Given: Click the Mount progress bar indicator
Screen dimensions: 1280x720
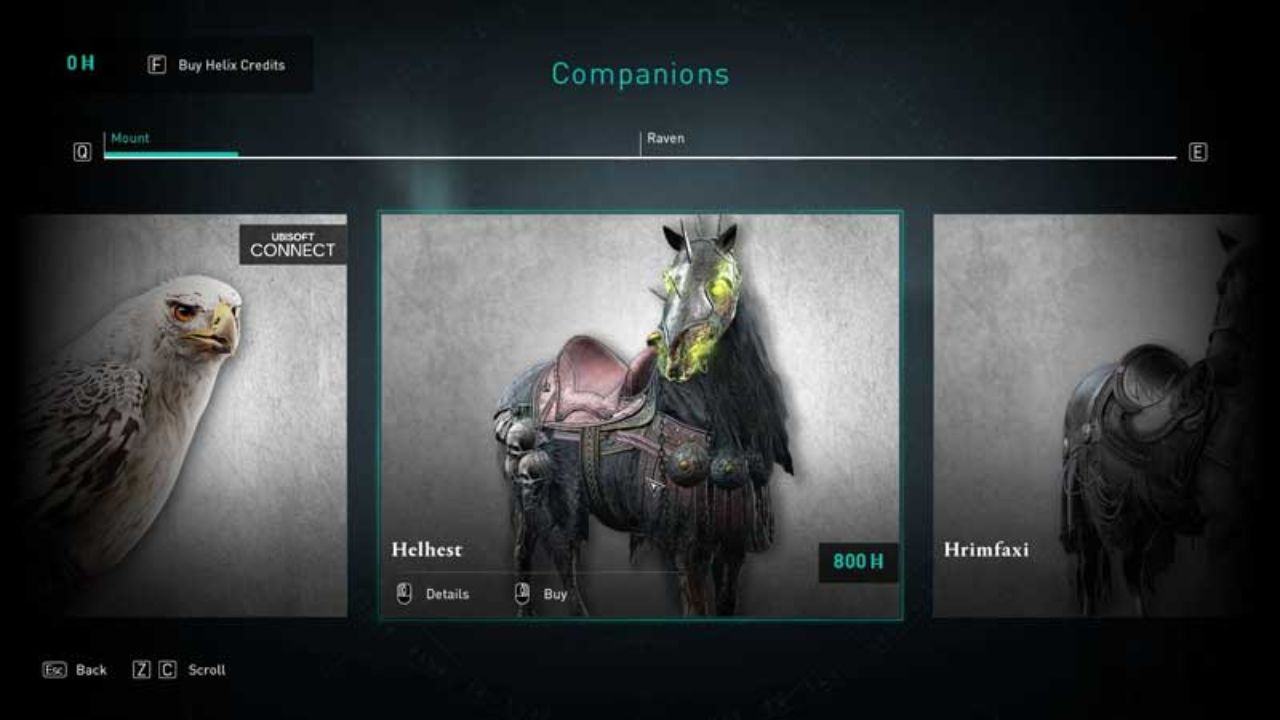Looking at the screenshot, I should pos(170,155).
